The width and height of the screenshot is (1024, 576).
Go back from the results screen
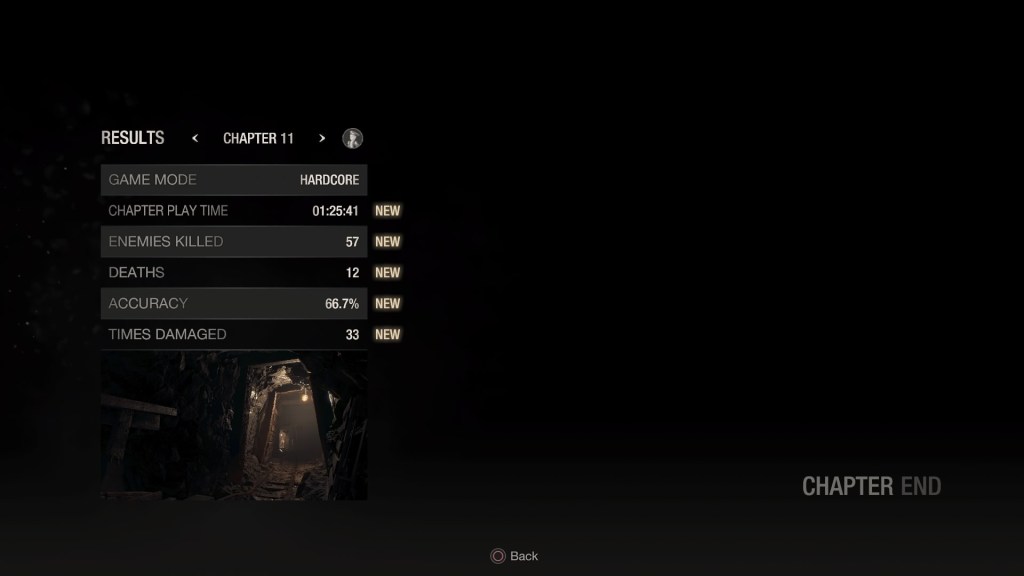[x=514, y=556]
